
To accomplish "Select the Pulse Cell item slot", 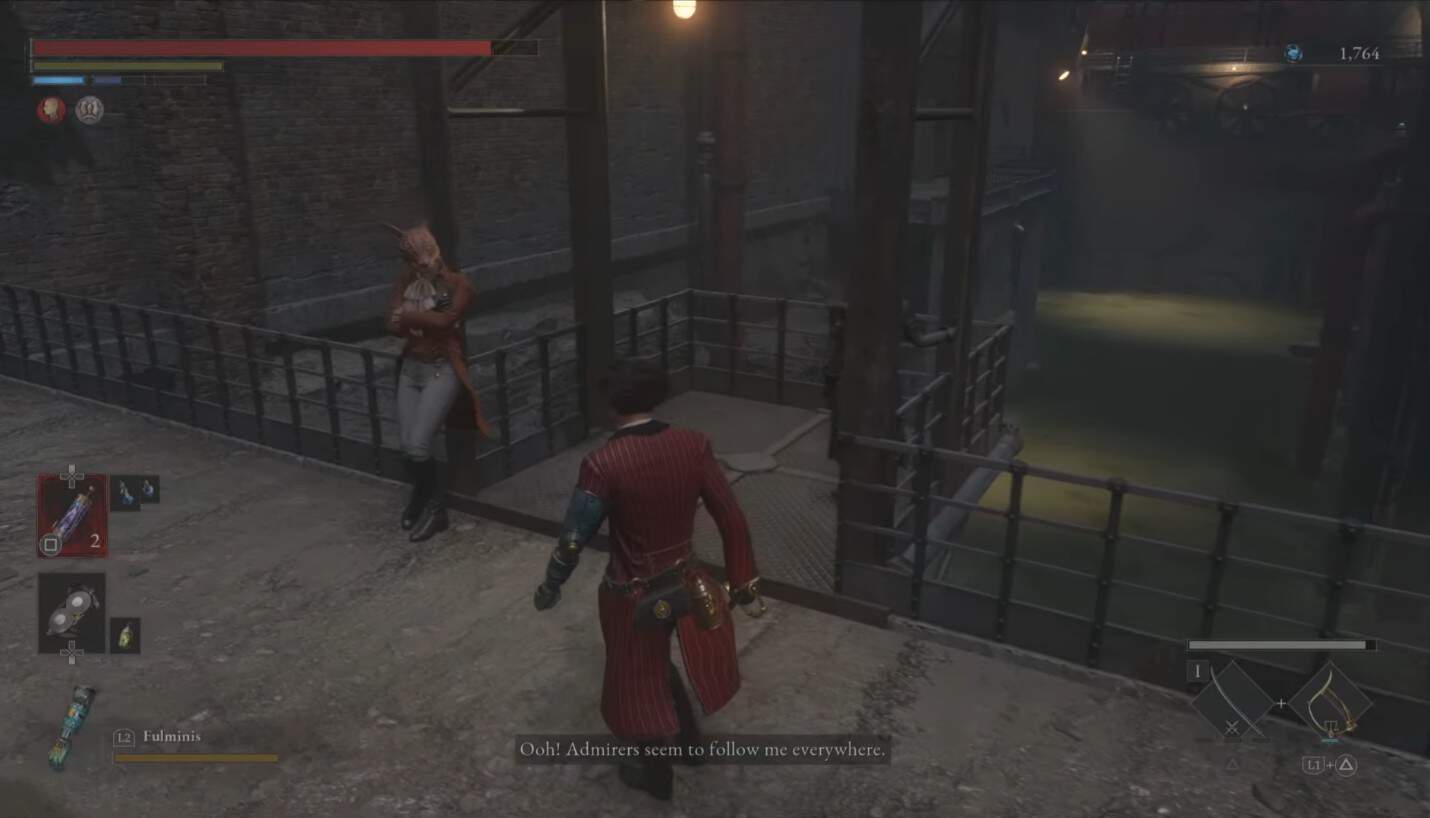I will (72, 514).
